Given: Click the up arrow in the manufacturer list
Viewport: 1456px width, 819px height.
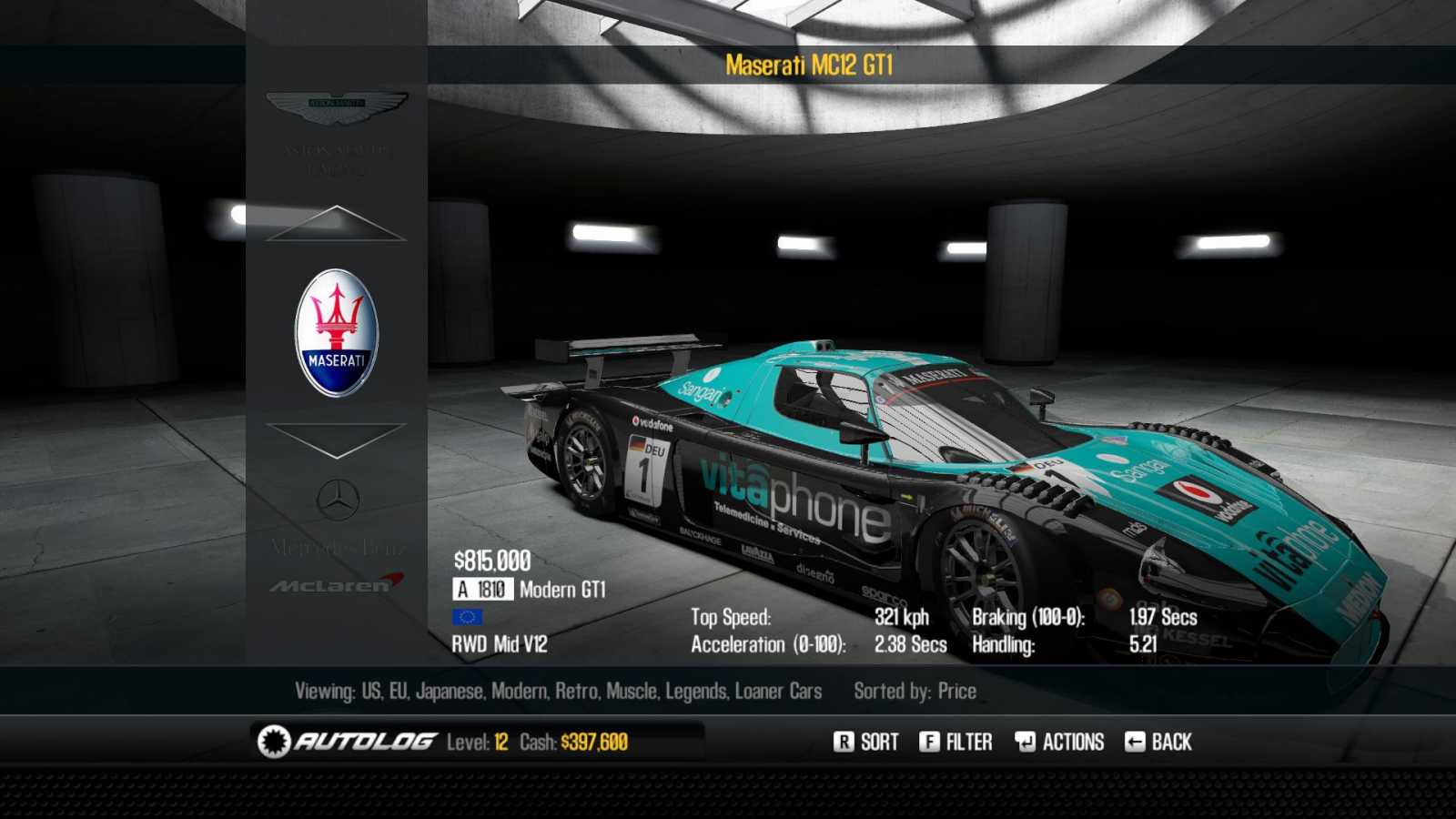Looking at the screenshot, I should (x=336, y=224).
